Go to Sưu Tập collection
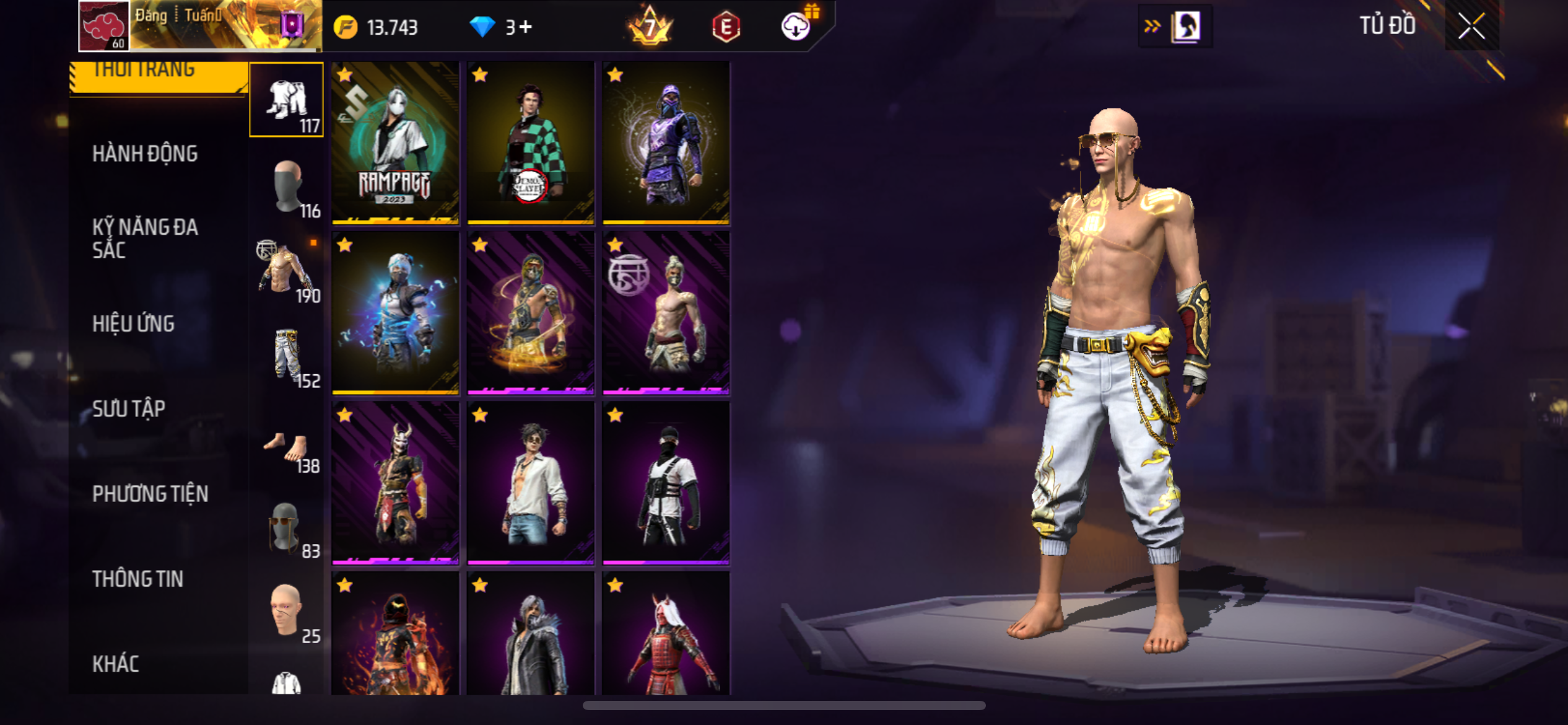Screen dimensions: 1568x725 (129, 409)
